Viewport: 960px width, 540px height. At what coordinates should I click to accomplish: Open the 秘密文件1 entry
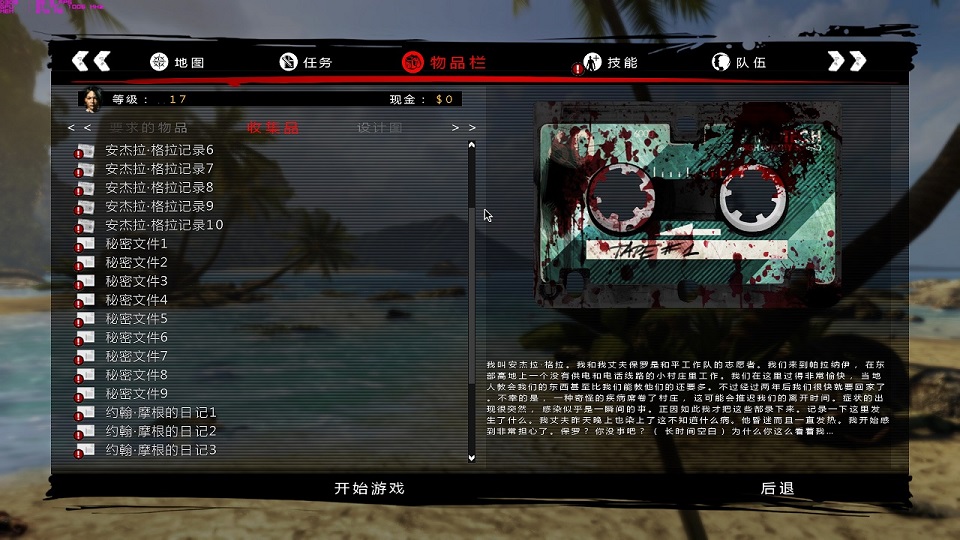pyautogui.click(x=136, y=244)
